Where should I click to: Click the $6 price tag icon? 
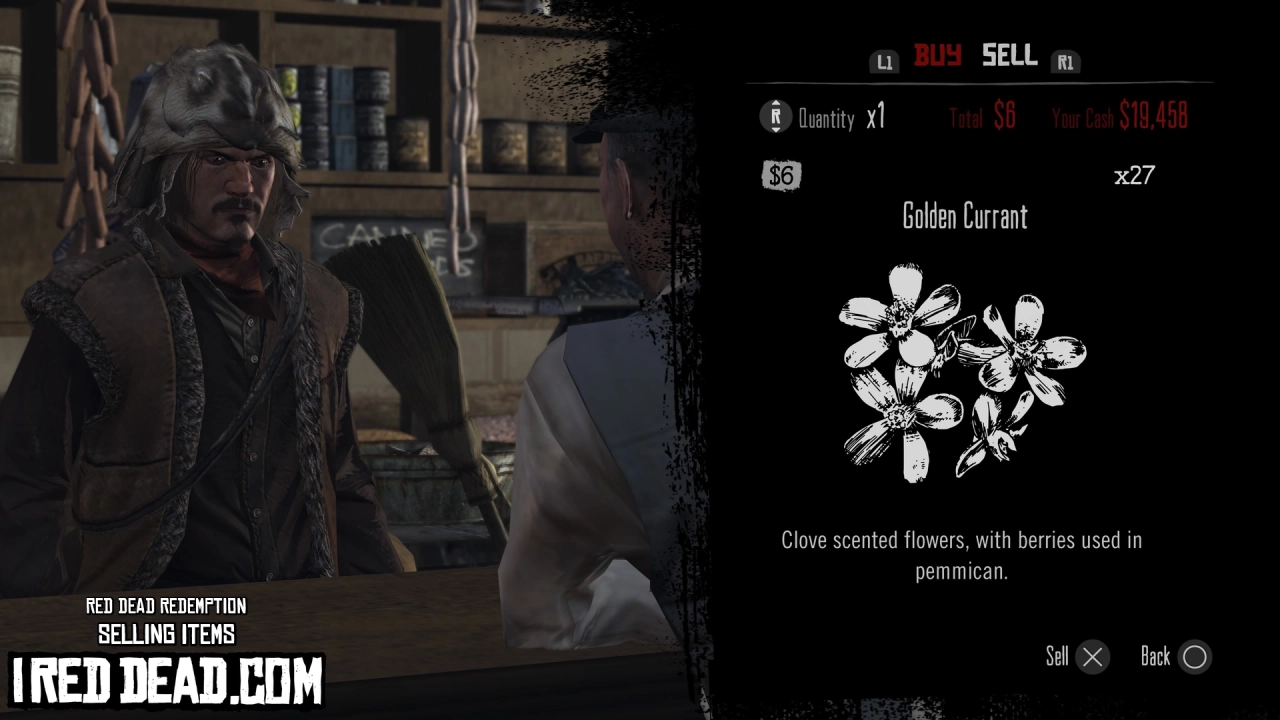(x=781, y=175)
